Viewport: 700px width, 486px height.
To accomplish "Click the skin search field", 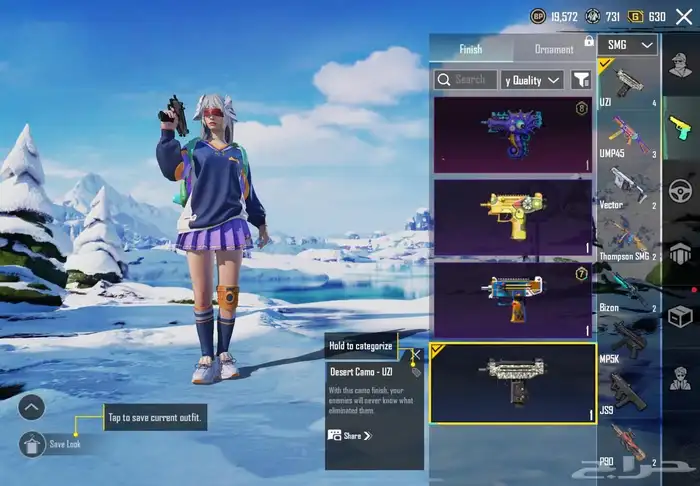I will coord(464,79).
